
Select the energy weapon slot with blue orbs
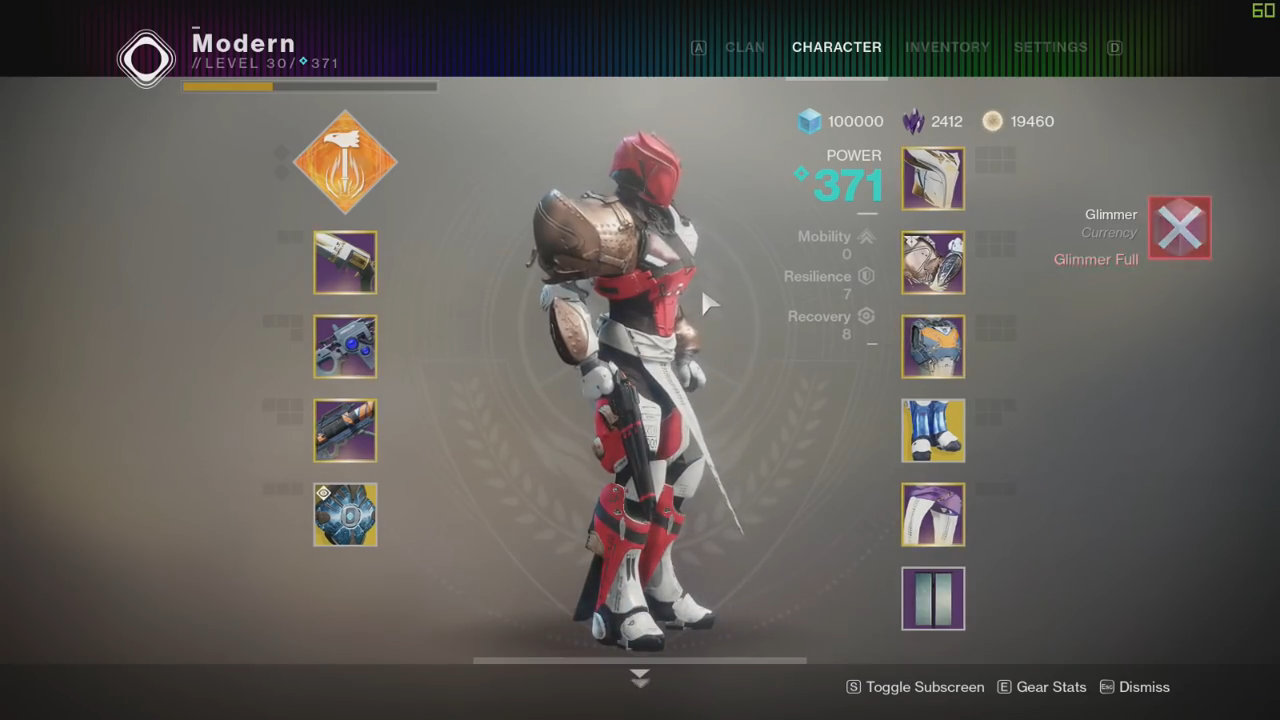click(345, 347)
